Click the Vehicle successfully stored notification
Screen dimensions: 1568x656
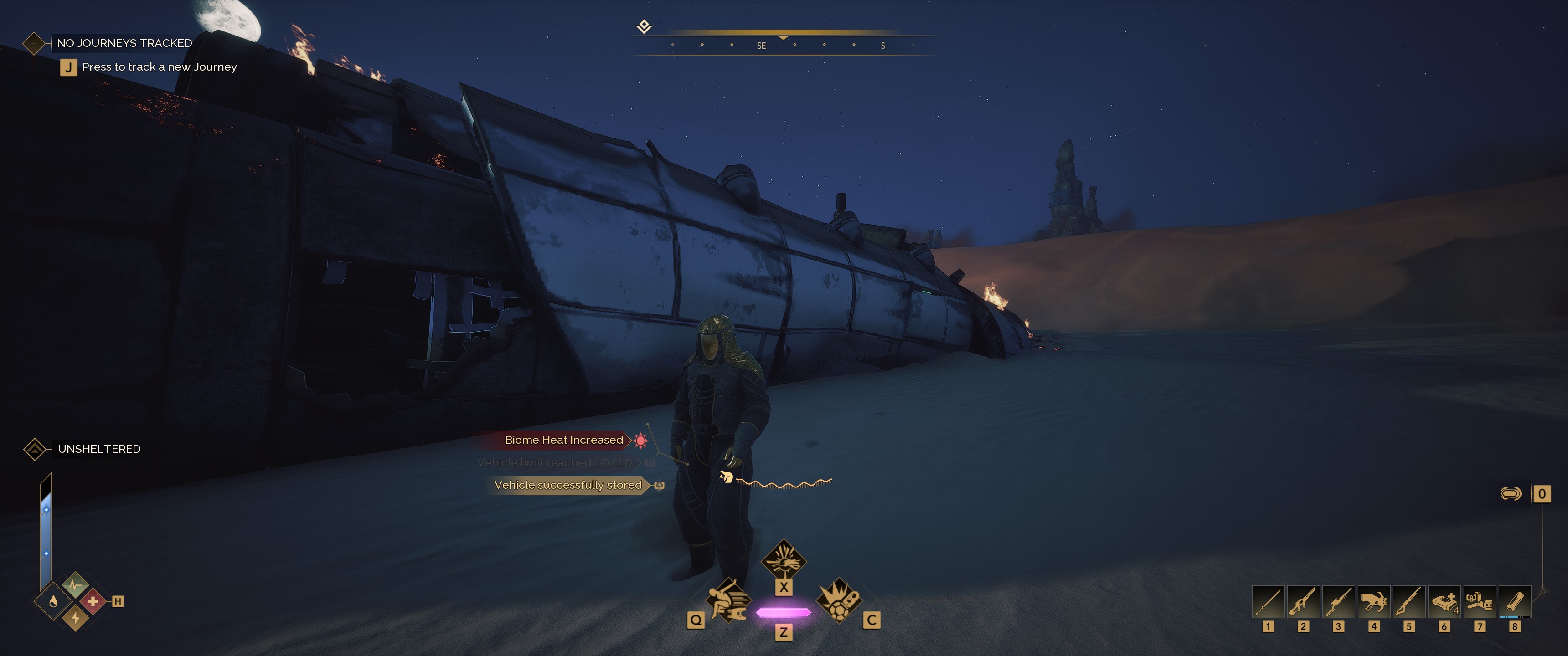tap(568, 485)
